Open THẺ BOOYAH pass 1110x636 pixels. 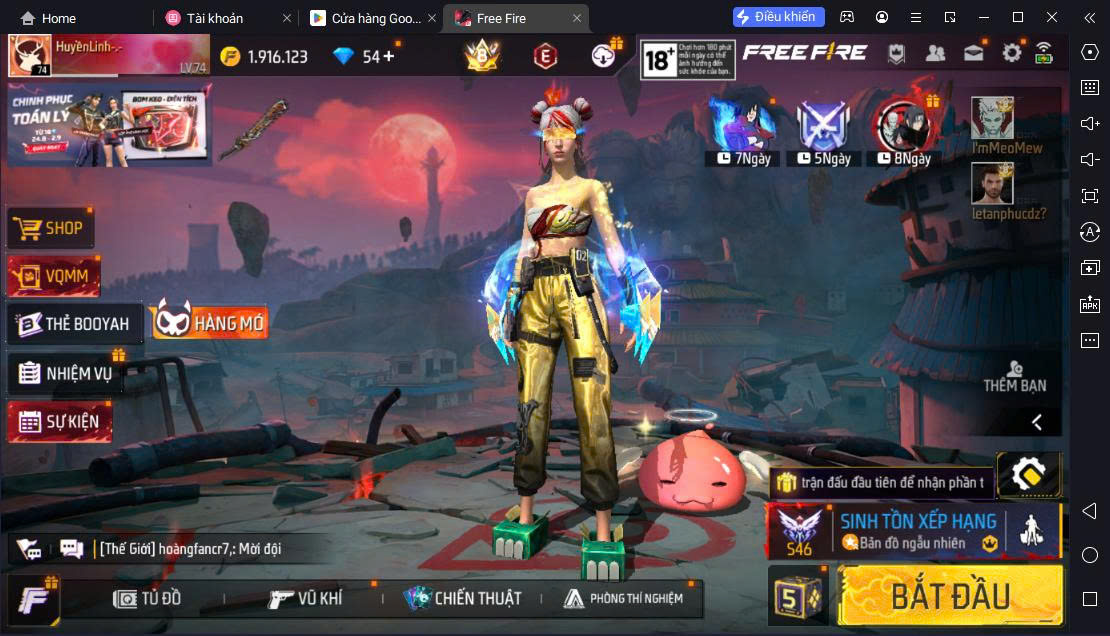pyautogui.click(x=75, y=324)
